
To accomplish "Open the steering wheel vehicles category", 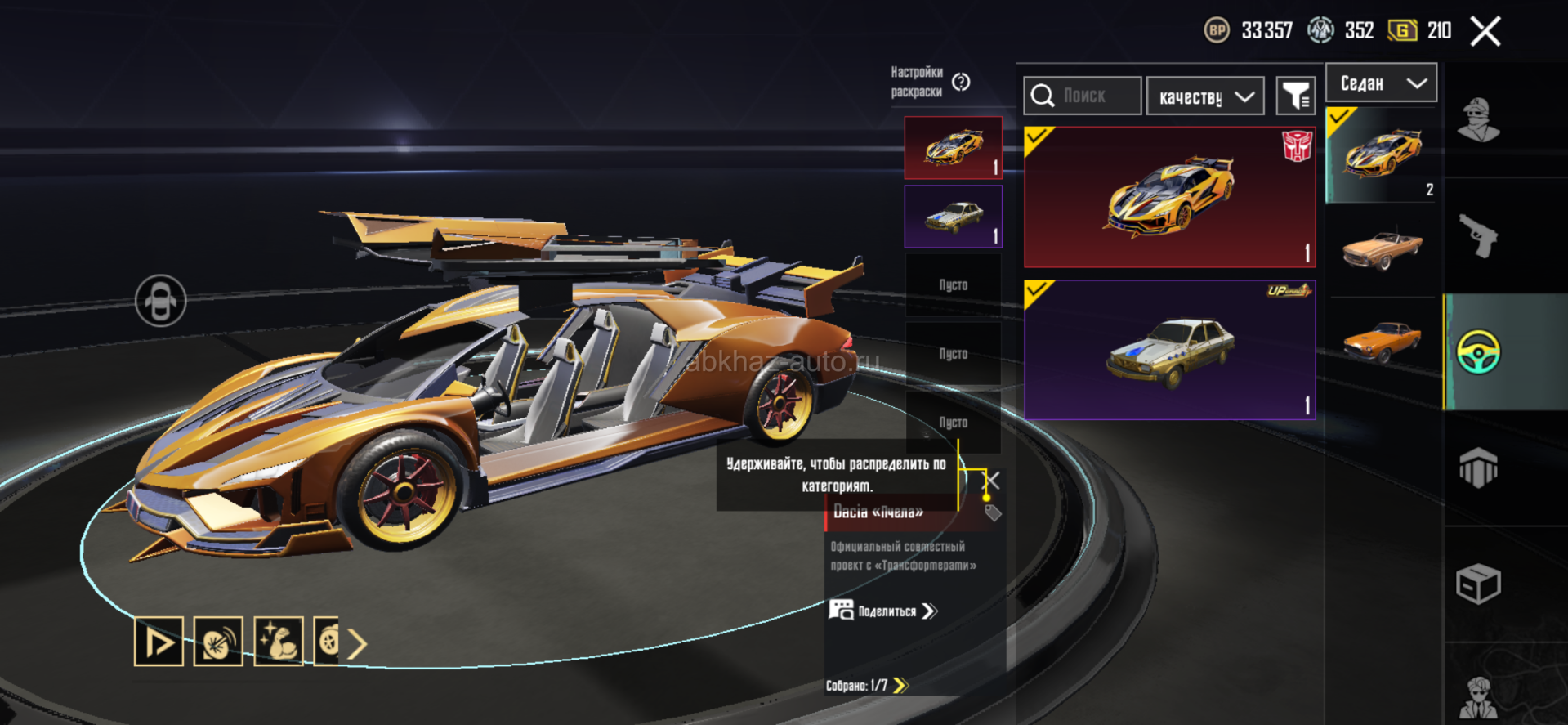I will (1478, 352).
